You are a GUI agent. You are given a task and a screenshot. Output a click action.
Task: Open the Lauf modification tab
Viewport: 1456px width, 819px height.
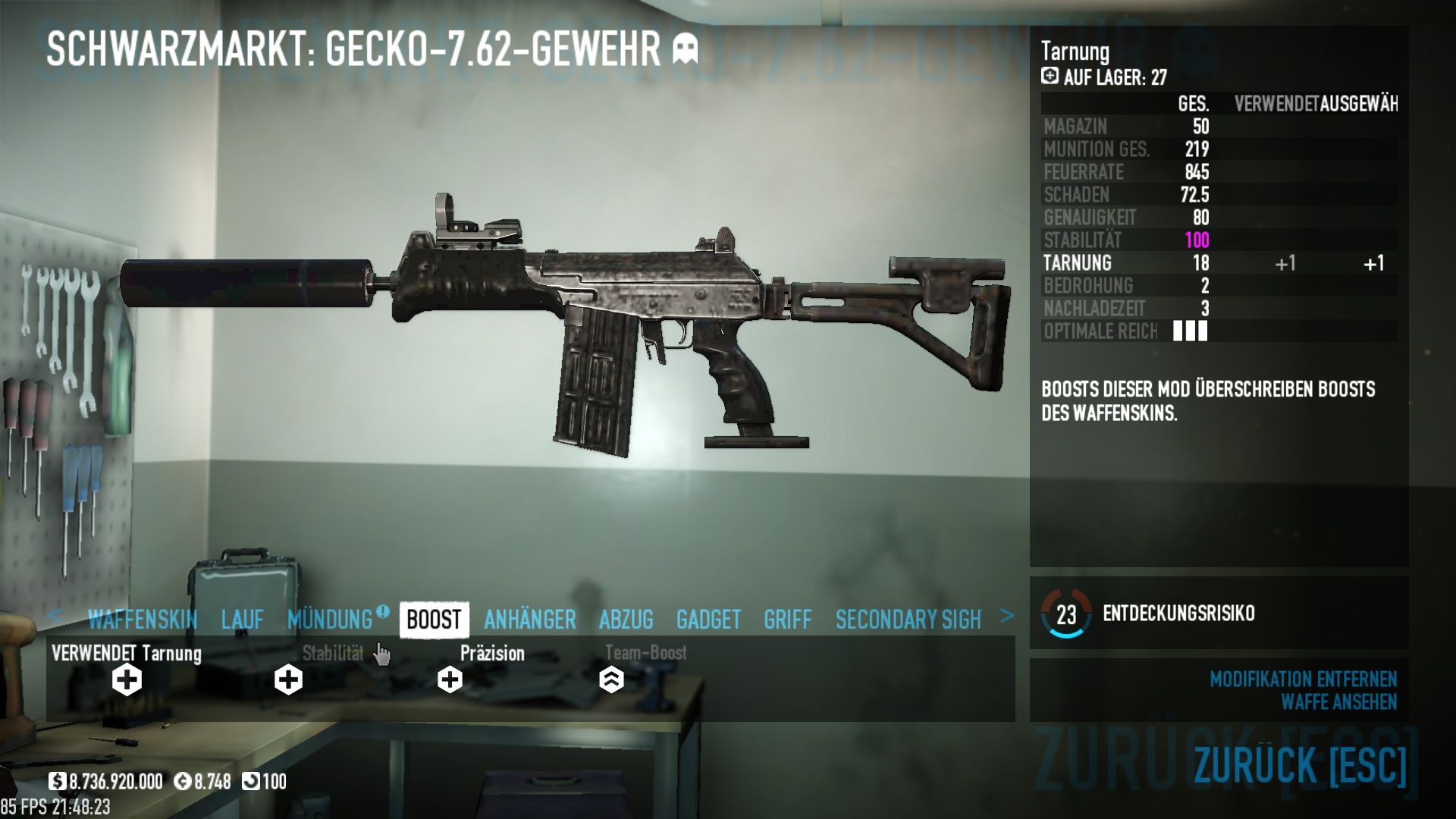[243, 620]
